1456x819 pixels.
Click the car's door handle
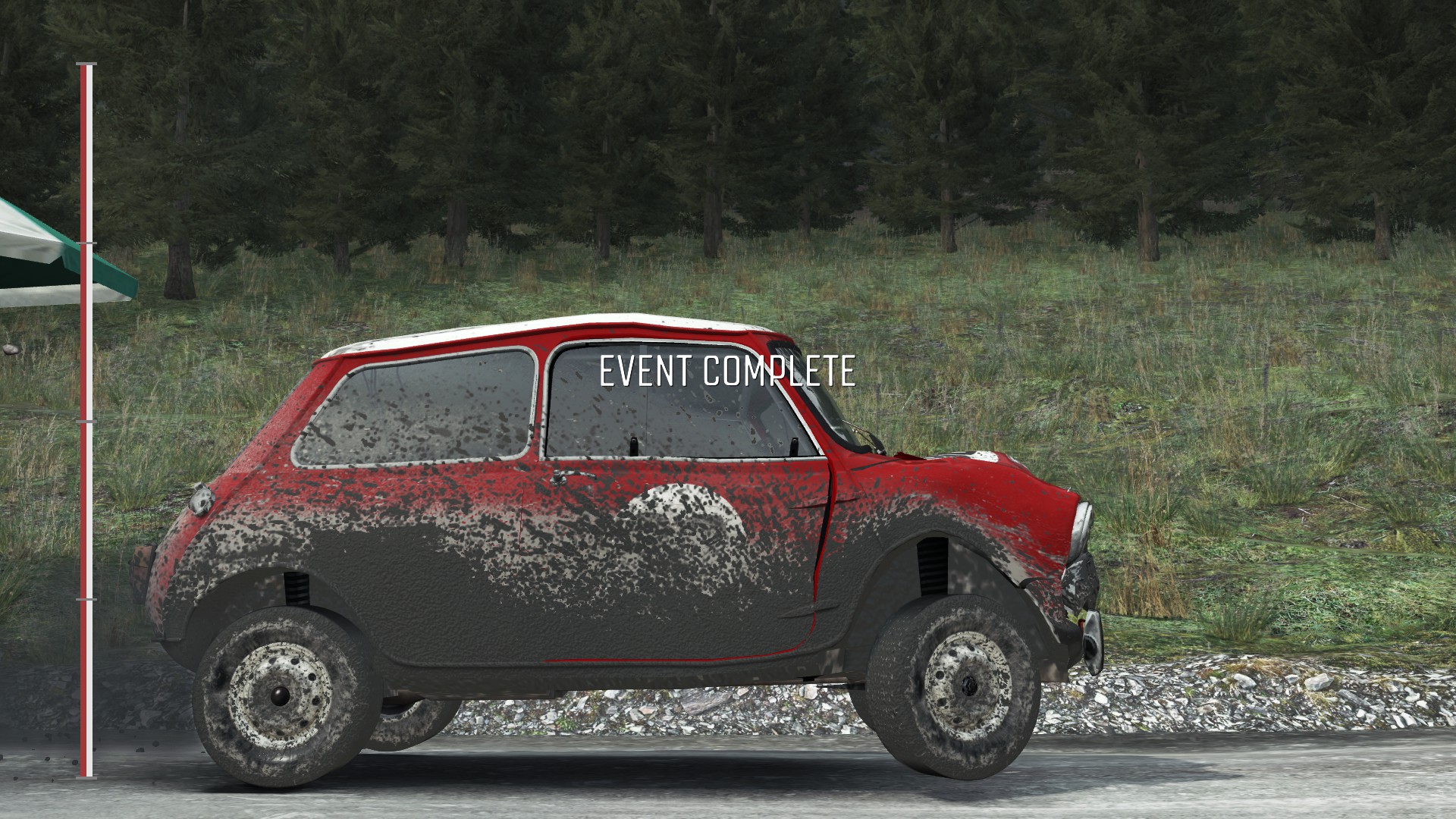click(571, 475)
